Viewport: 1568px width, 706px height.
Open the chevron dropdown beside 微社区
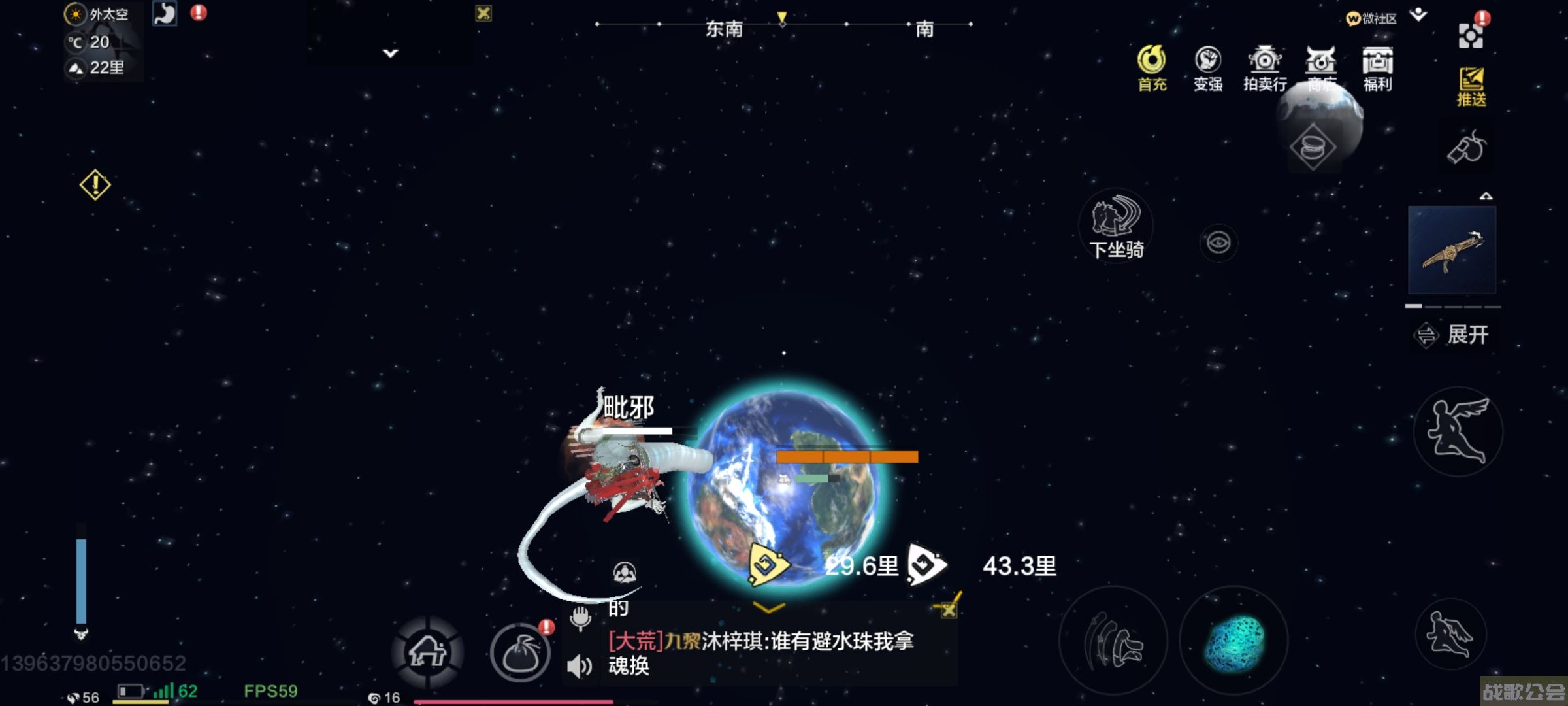[x=1418, y=14]
